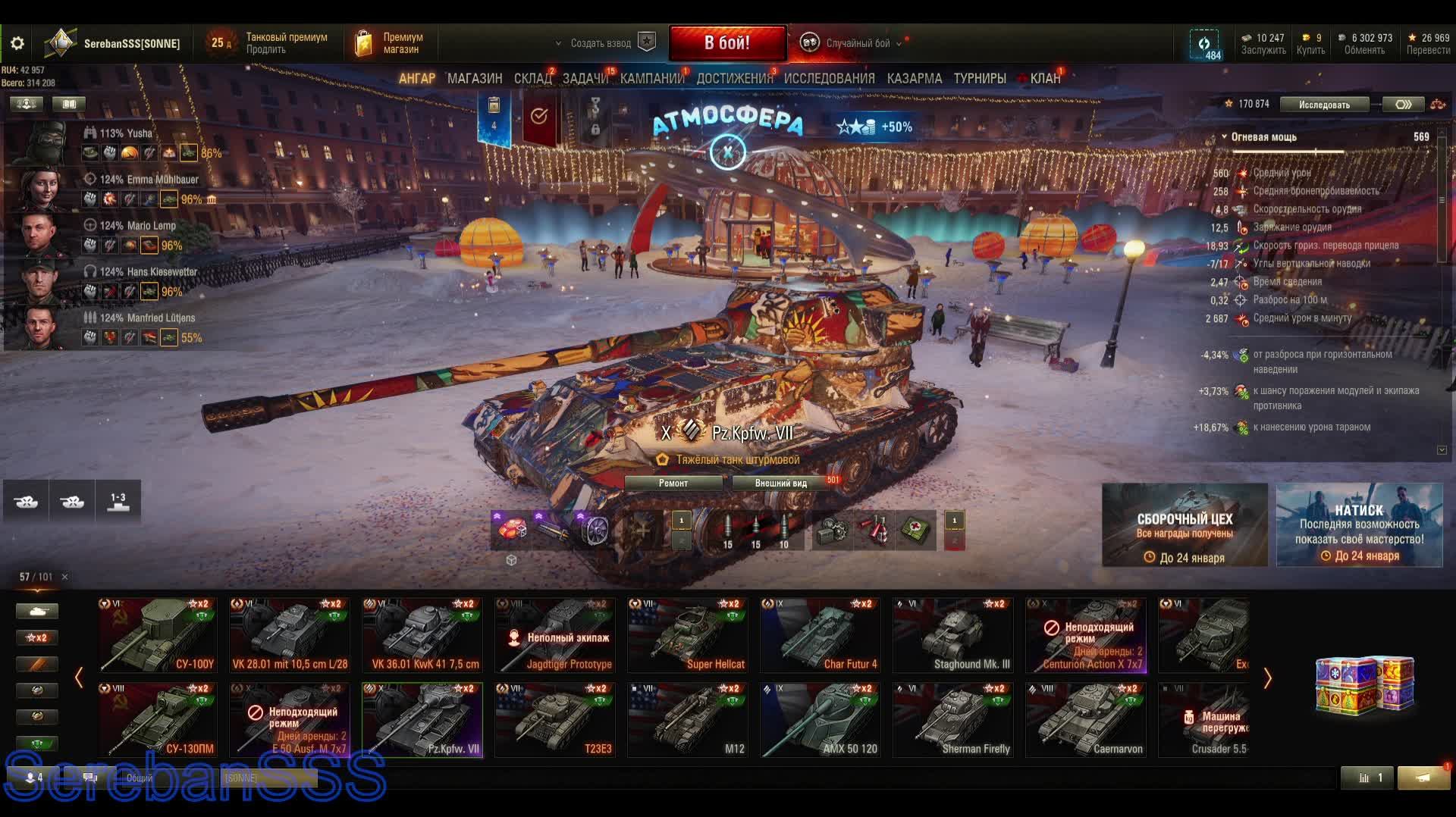Open the Сборочный цех event banner
This screenshot has width=1456, height=817.
click(1184, 525)
